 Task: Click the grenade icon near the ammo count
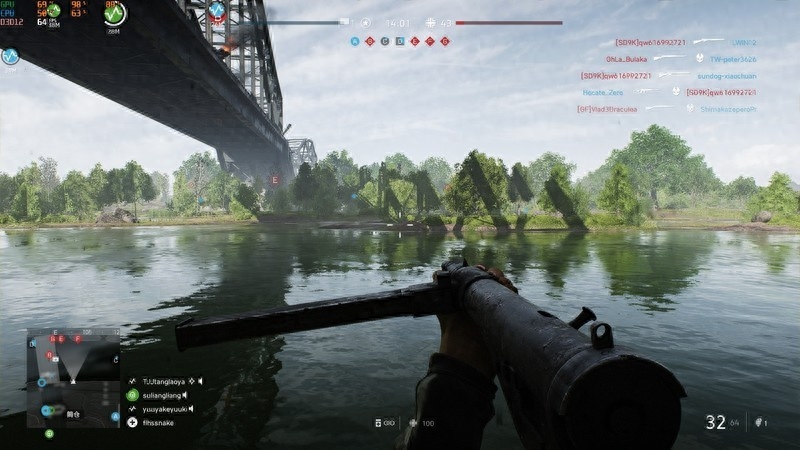click(759, 423)
